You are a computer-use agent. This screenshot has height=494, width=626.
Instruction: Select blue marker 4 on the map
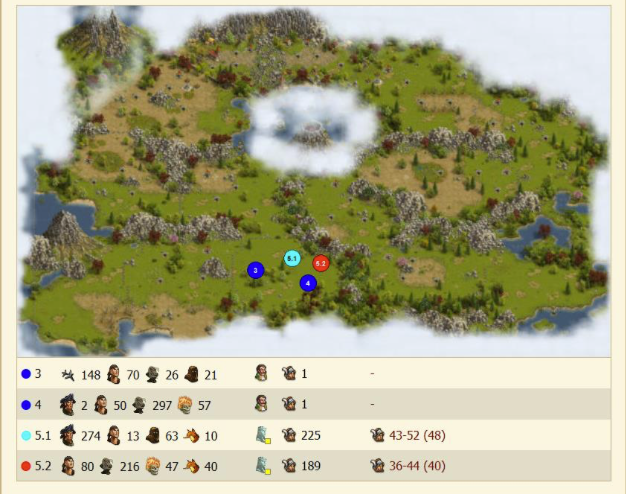(x=308, y=283)
